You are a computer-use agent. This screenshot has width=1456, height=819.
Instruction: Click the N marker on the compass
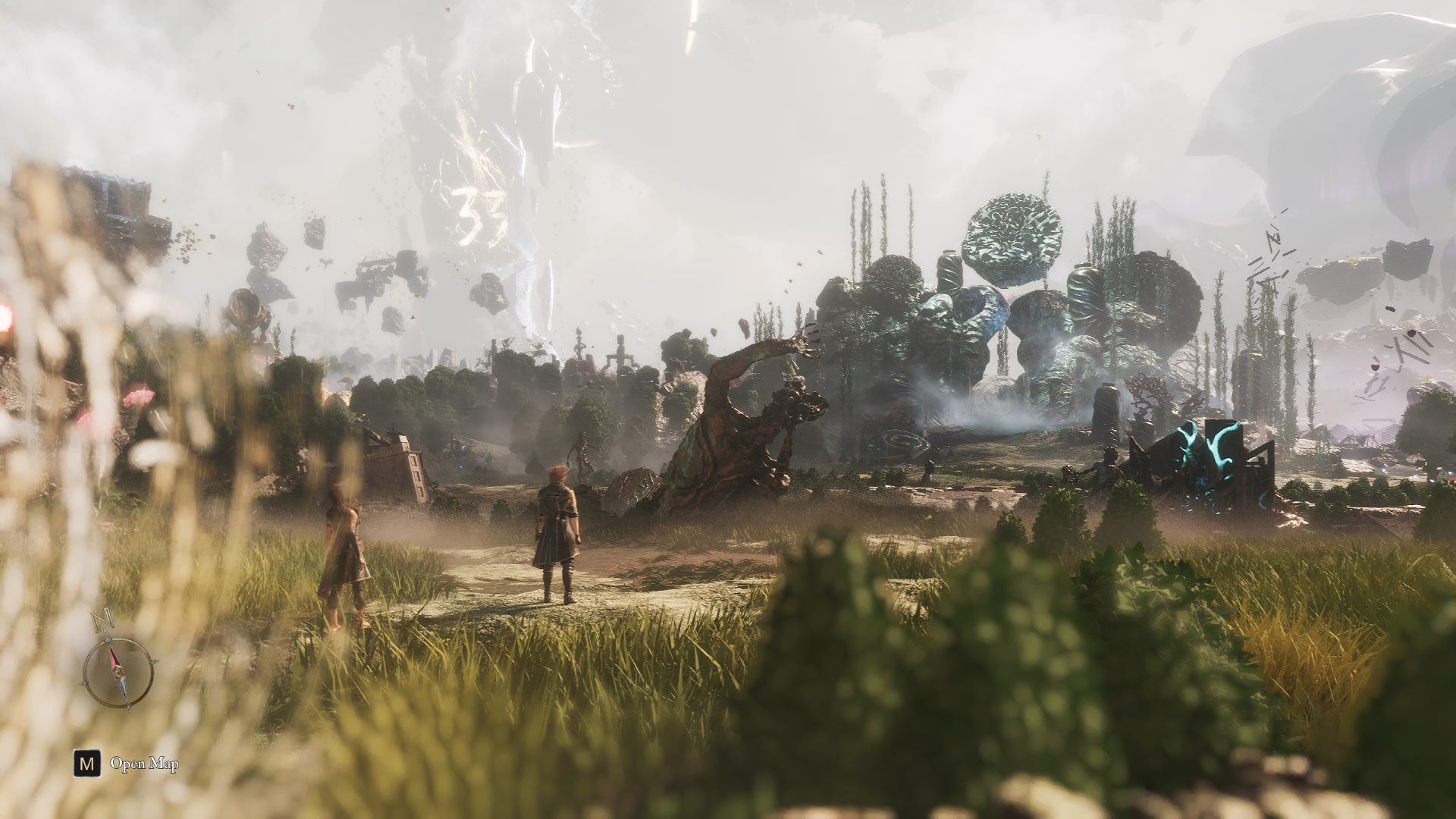(x=102, y=618)
